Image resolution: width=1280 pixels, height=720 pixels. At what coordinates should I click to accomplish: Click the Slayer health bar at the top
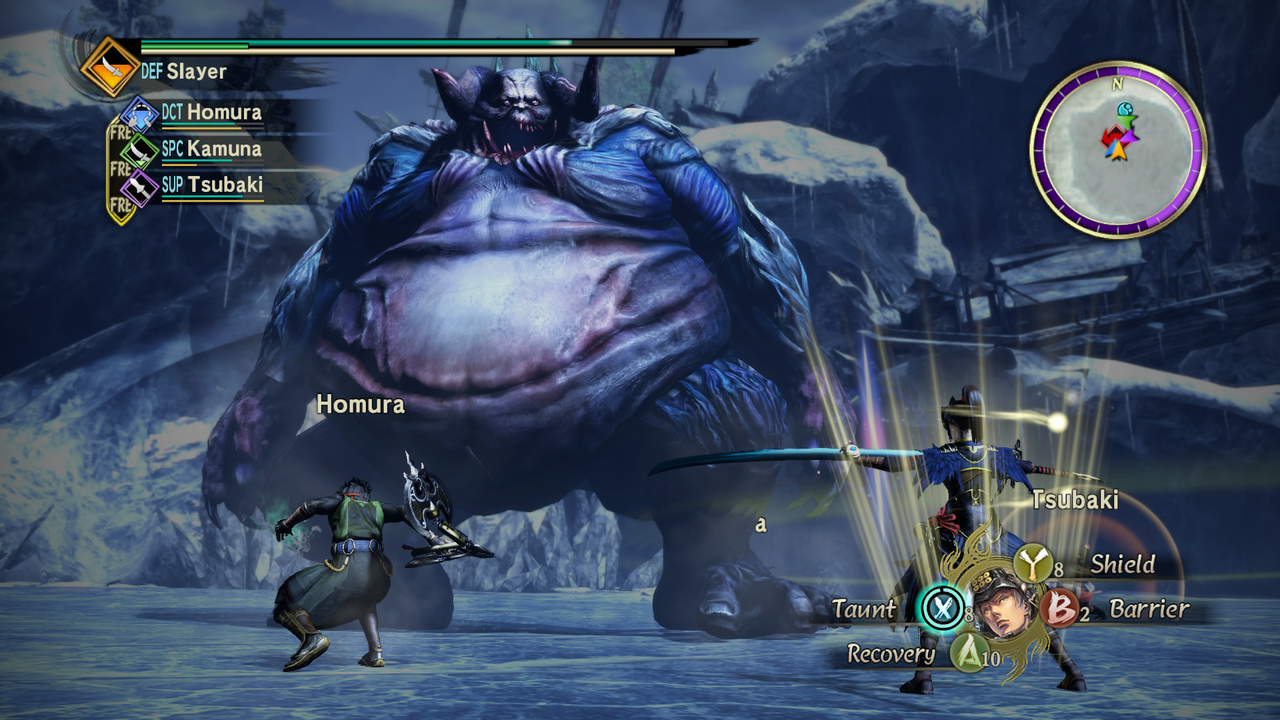tap(400, 45)
